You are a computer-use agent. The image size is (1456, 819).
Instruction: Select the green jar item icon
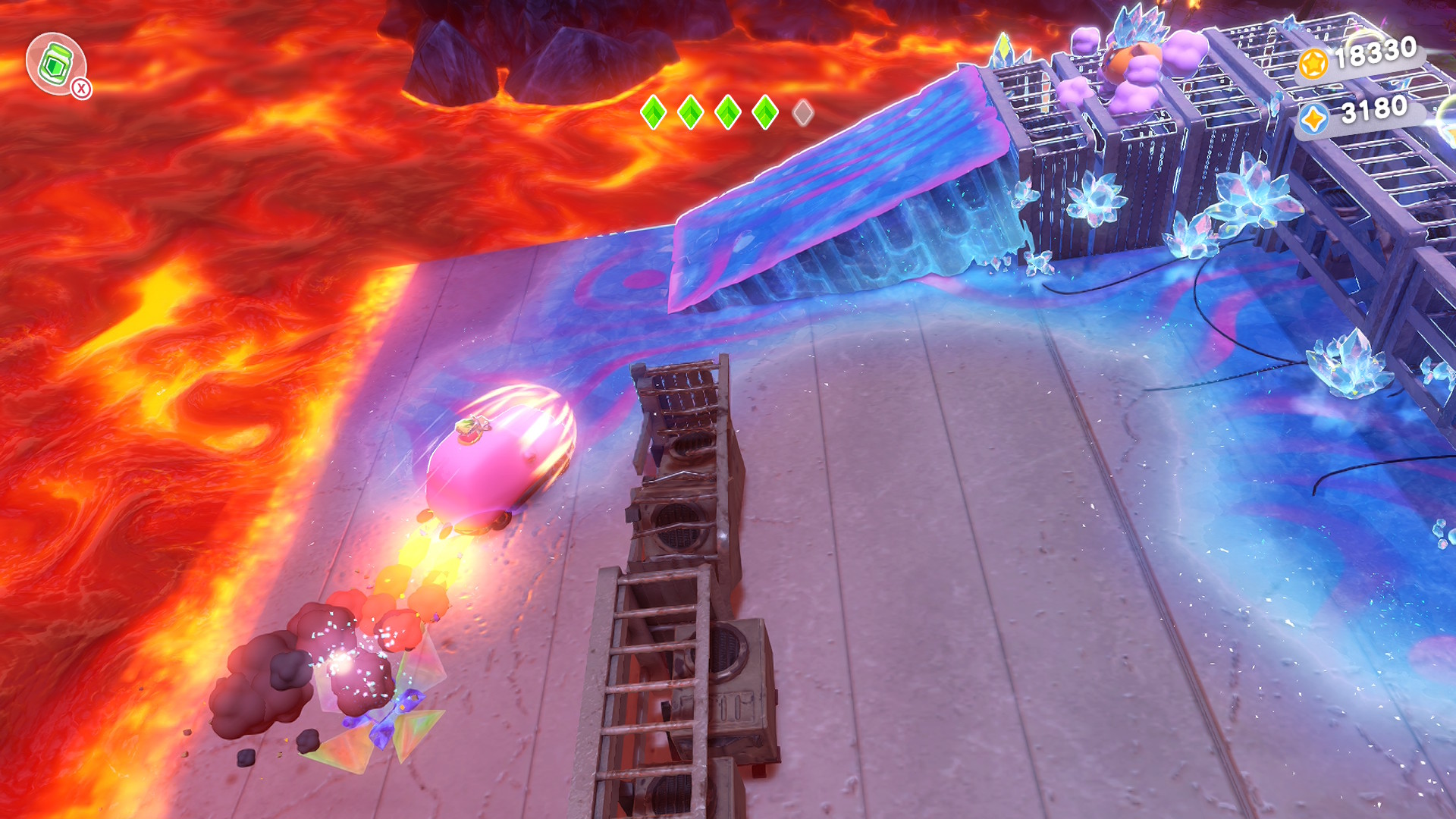click(55, 64)
